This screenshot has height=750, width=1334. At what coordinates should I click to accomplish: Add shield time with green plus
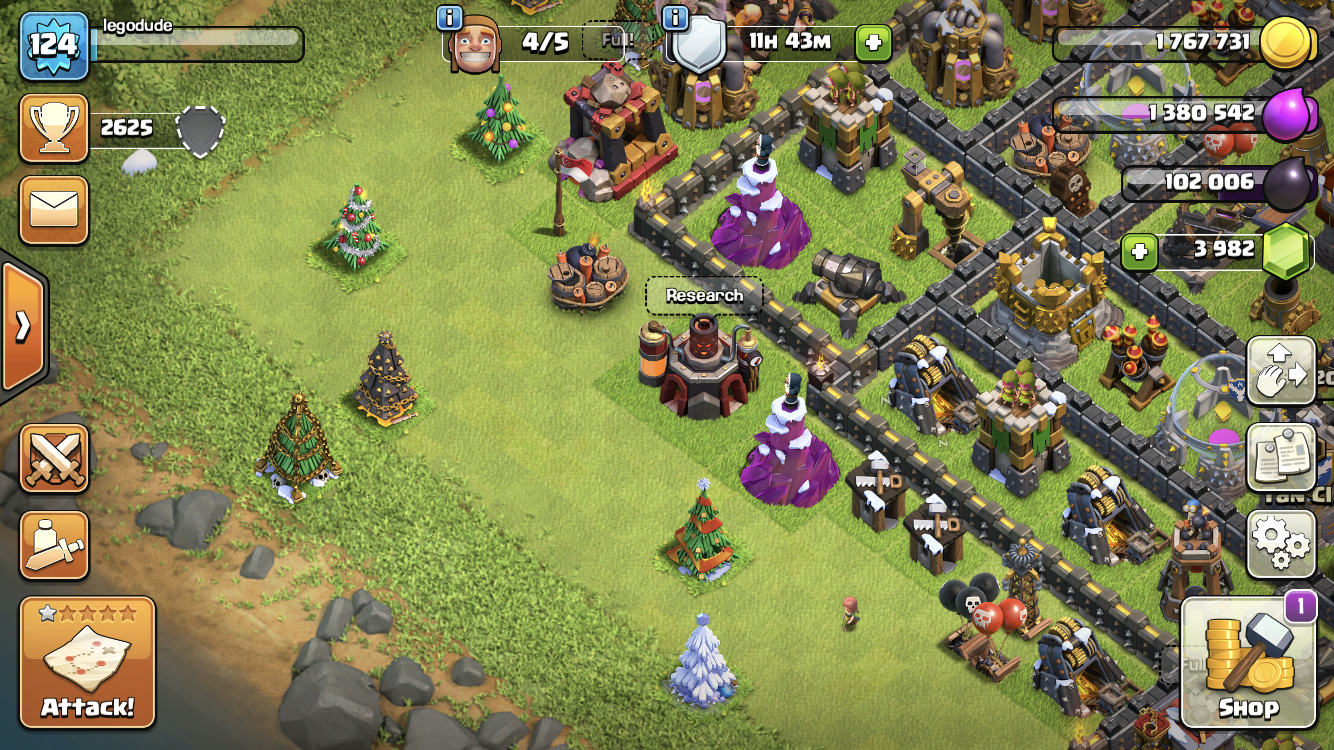point(872,42)
